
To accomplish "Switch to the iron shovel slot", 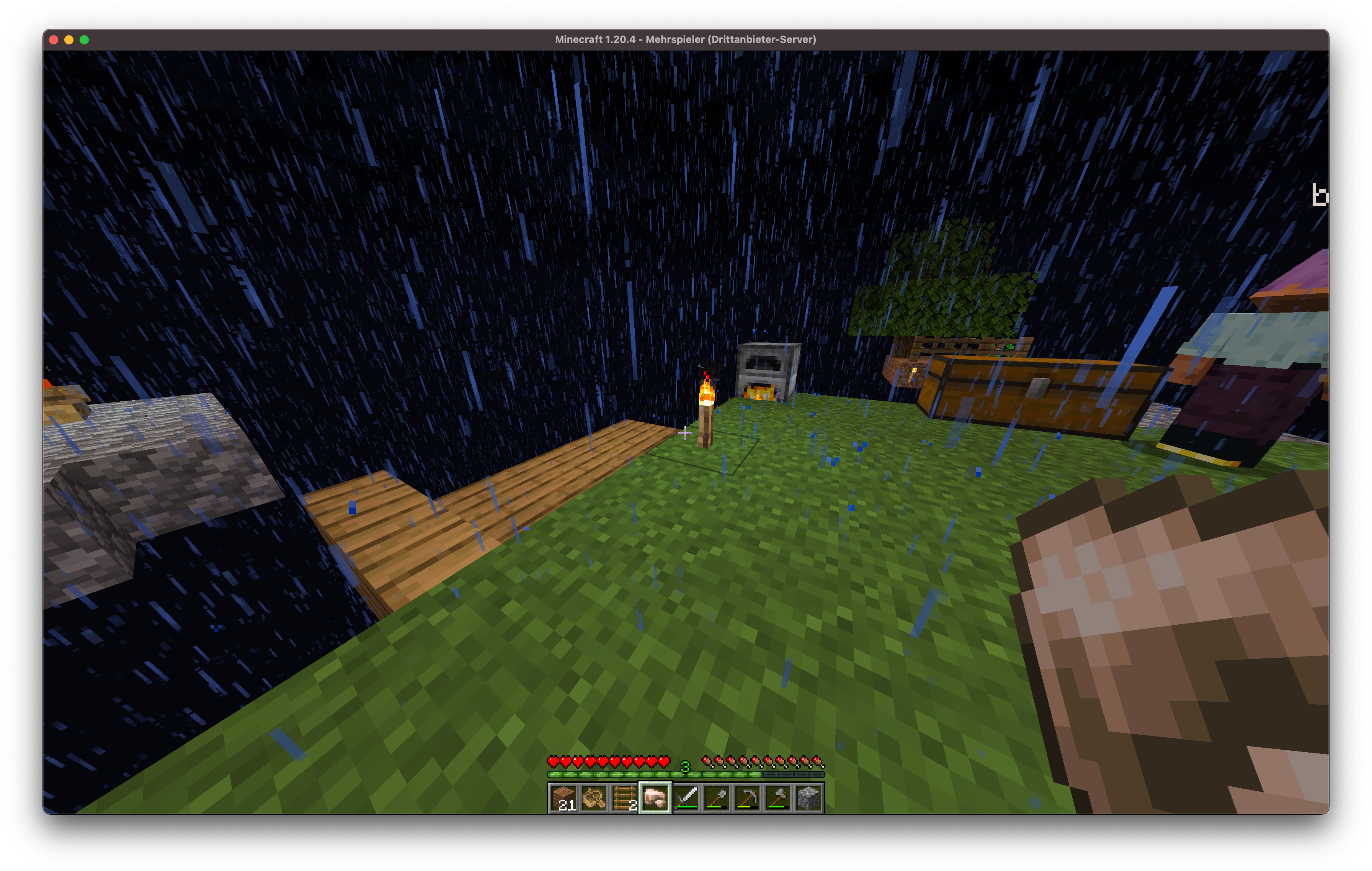I will click(x=717, y=798).
